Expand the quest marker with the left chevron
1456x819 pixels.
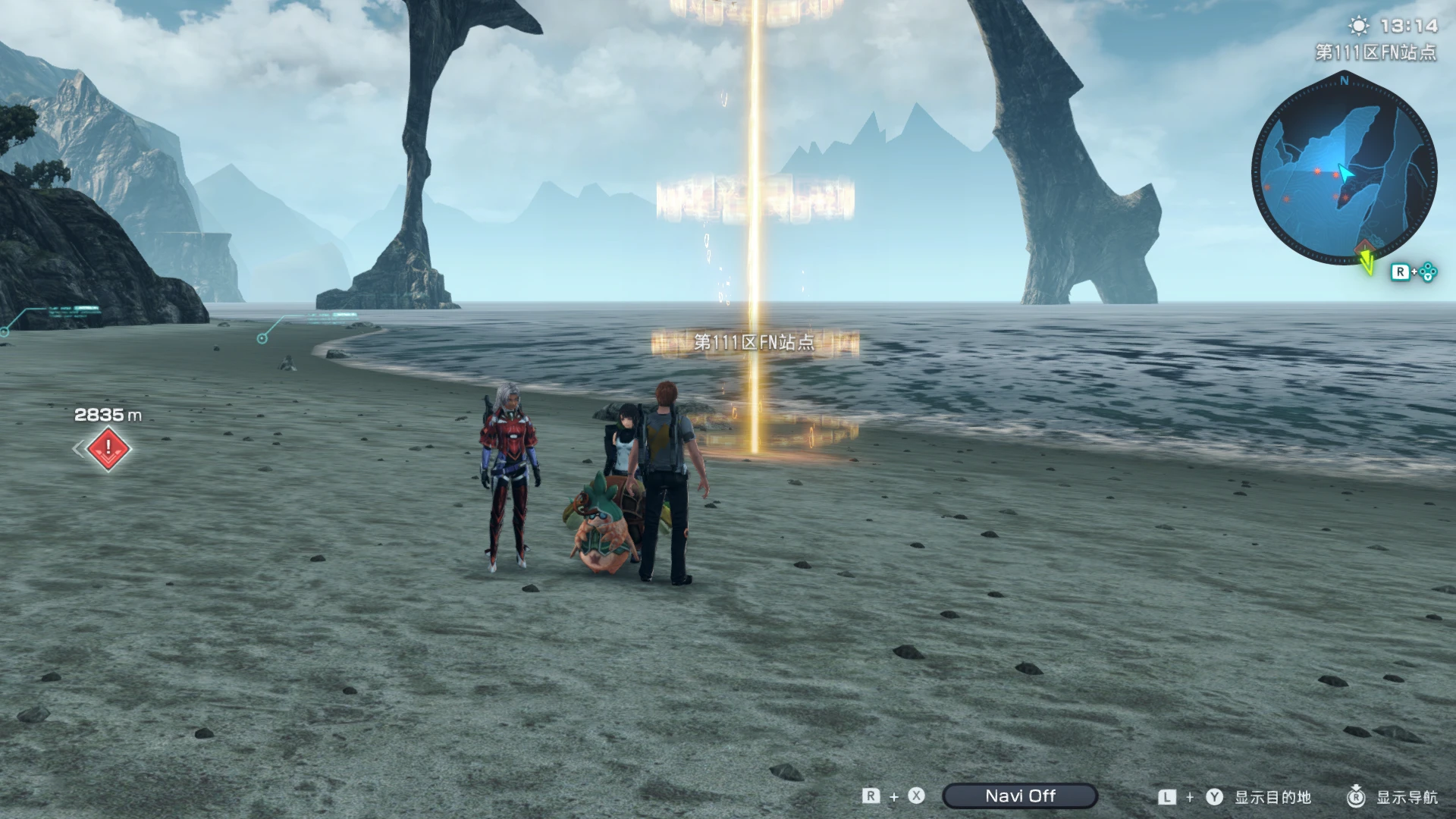coord(78,449)
